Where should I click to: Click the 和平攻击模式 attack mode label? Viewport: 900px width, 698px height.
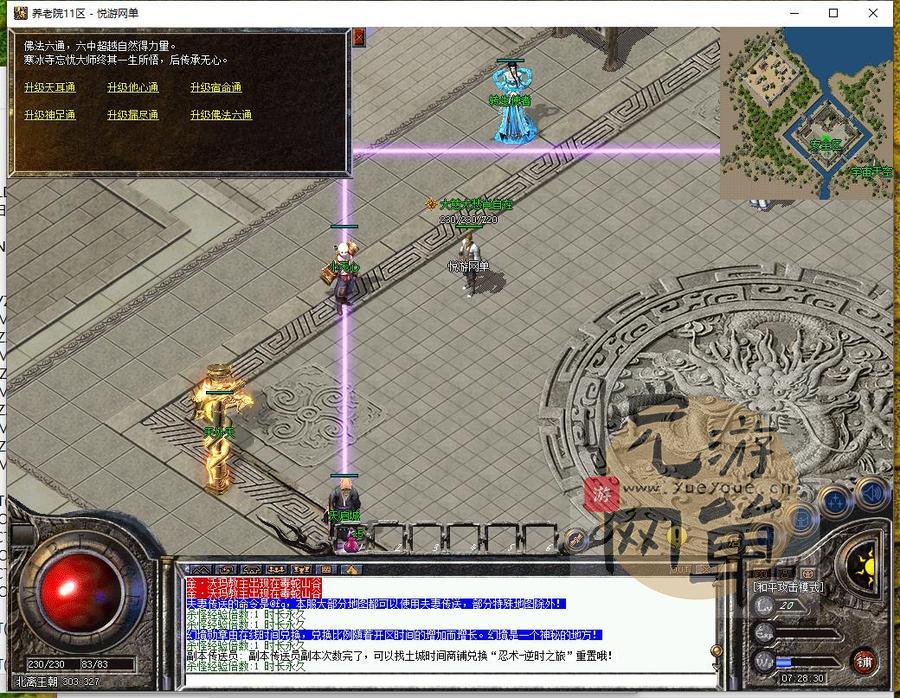(789, 586)
